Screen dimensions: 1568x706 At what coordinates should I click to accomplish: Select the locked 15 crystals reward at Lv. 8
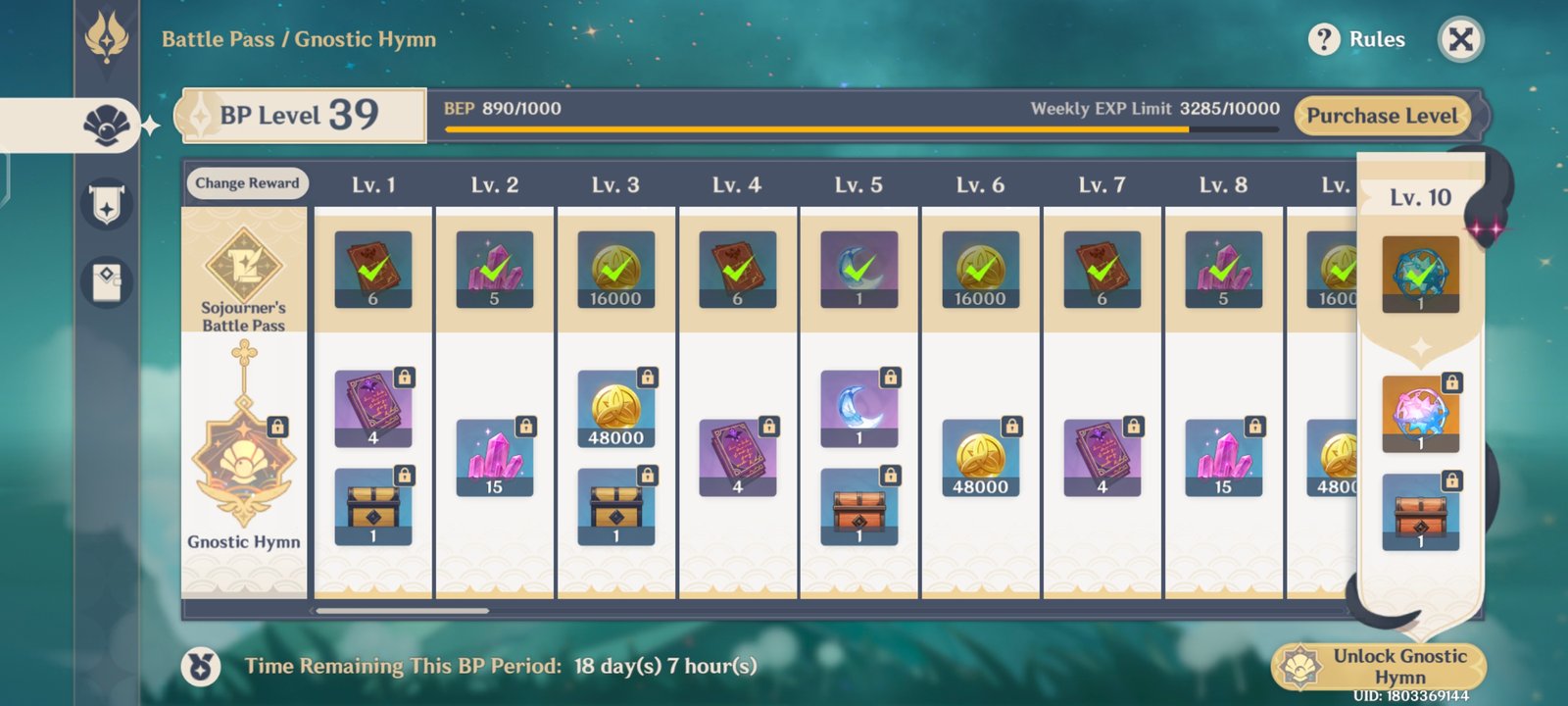coord(1223,458)
